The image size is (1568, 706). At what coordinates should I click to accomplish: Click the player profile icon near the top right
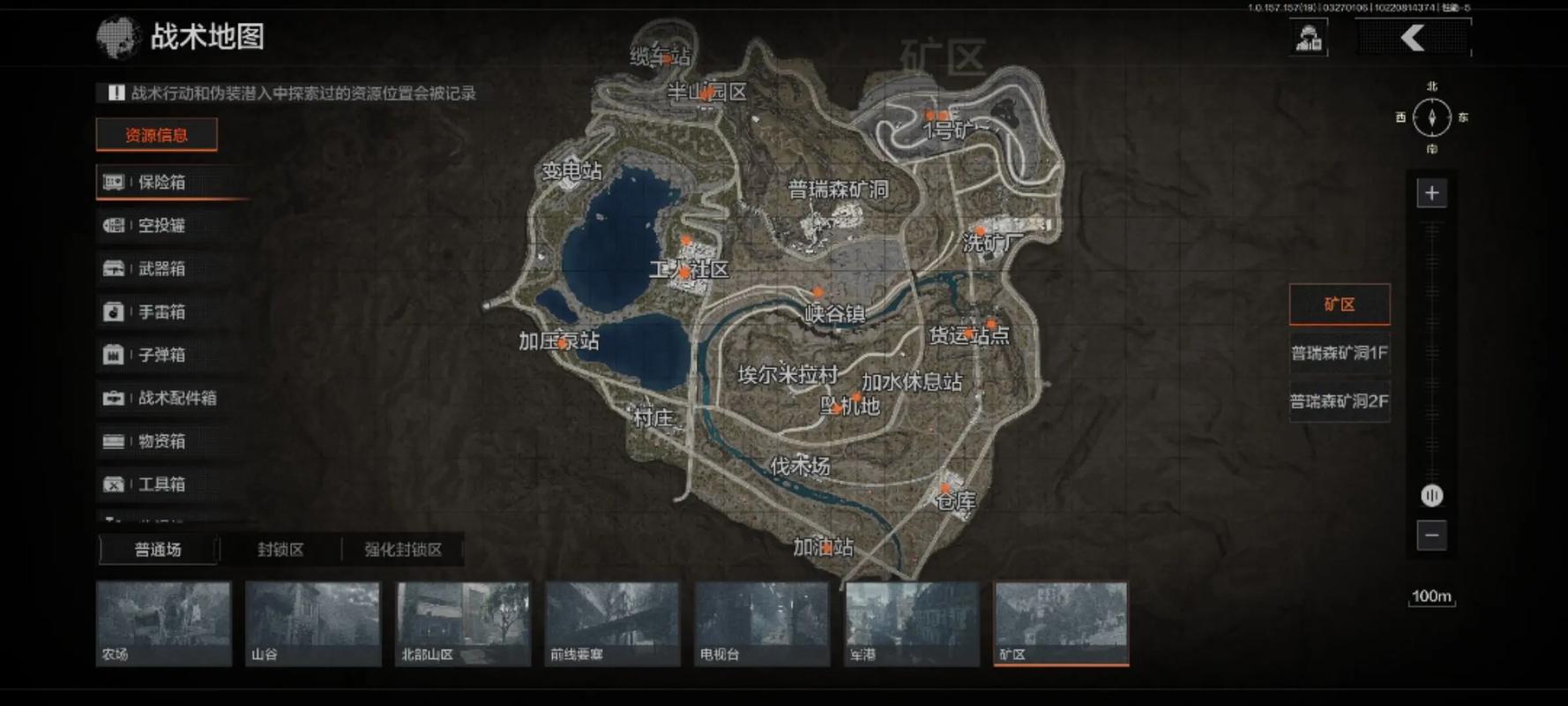point(1309,38)
